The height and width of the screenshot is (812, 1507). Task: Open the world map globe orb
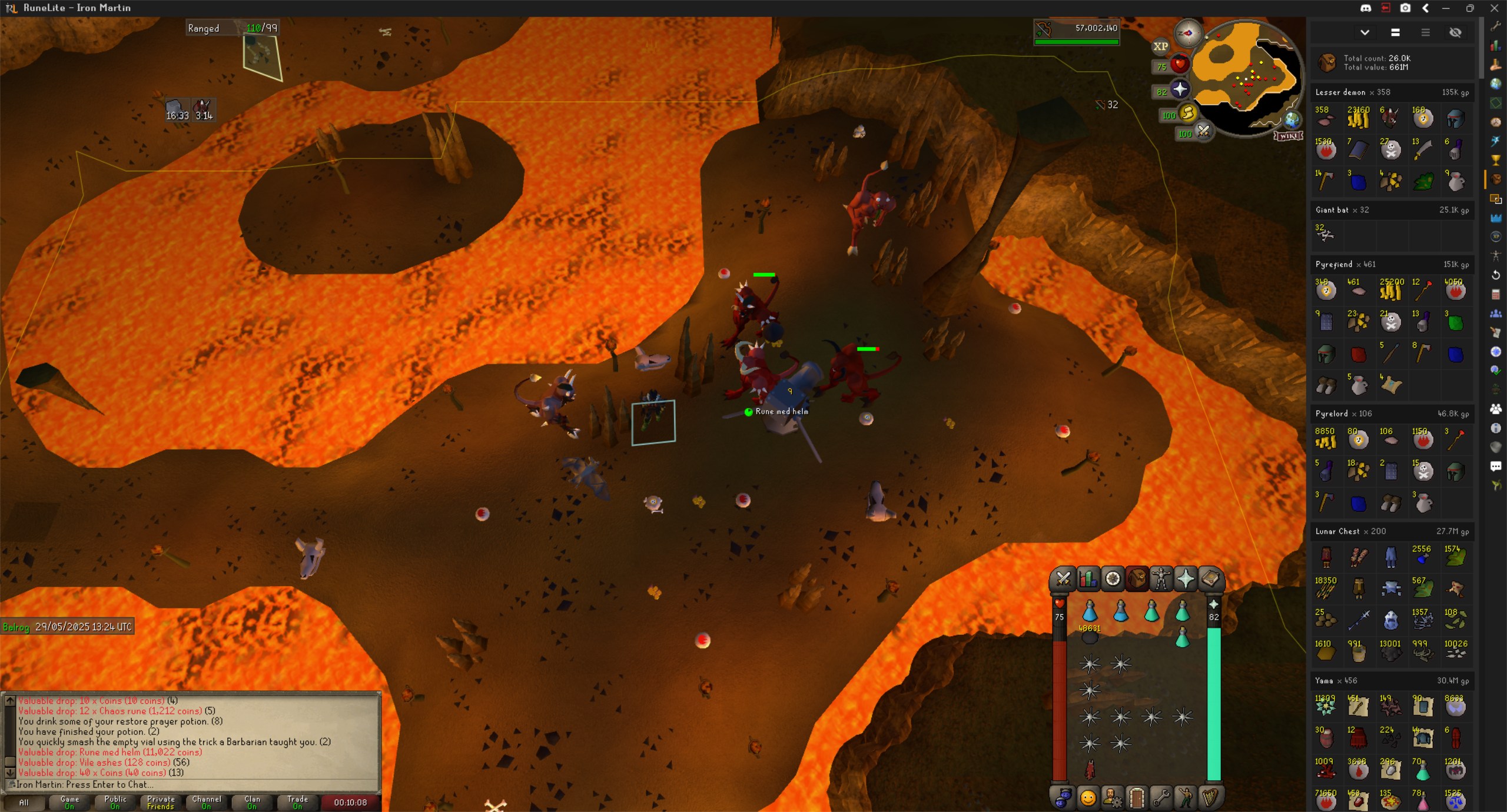tap(1292, 120)
